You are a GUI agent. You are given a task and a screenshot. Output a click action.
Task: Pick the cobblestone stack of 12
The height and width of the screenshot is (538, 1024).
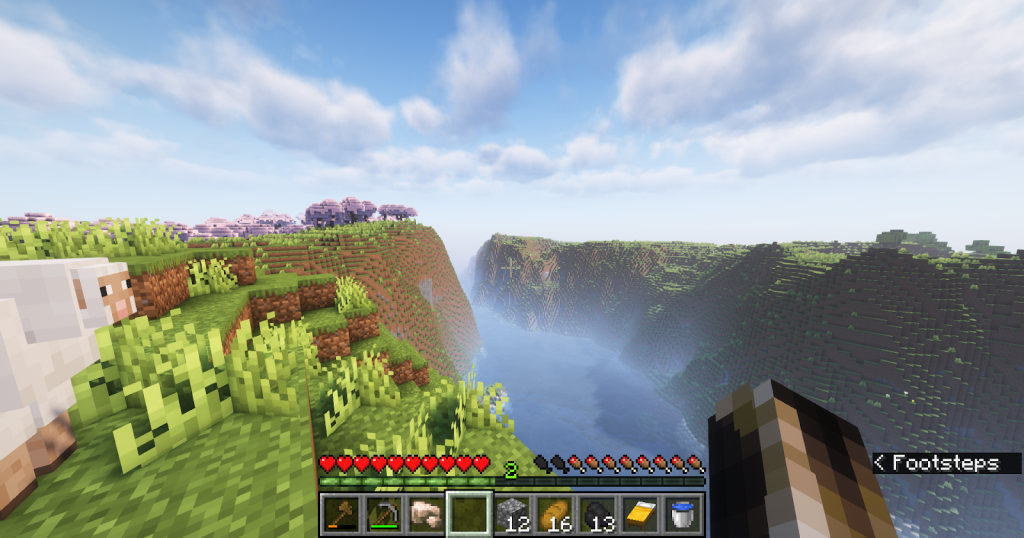[x=512, y=514]
